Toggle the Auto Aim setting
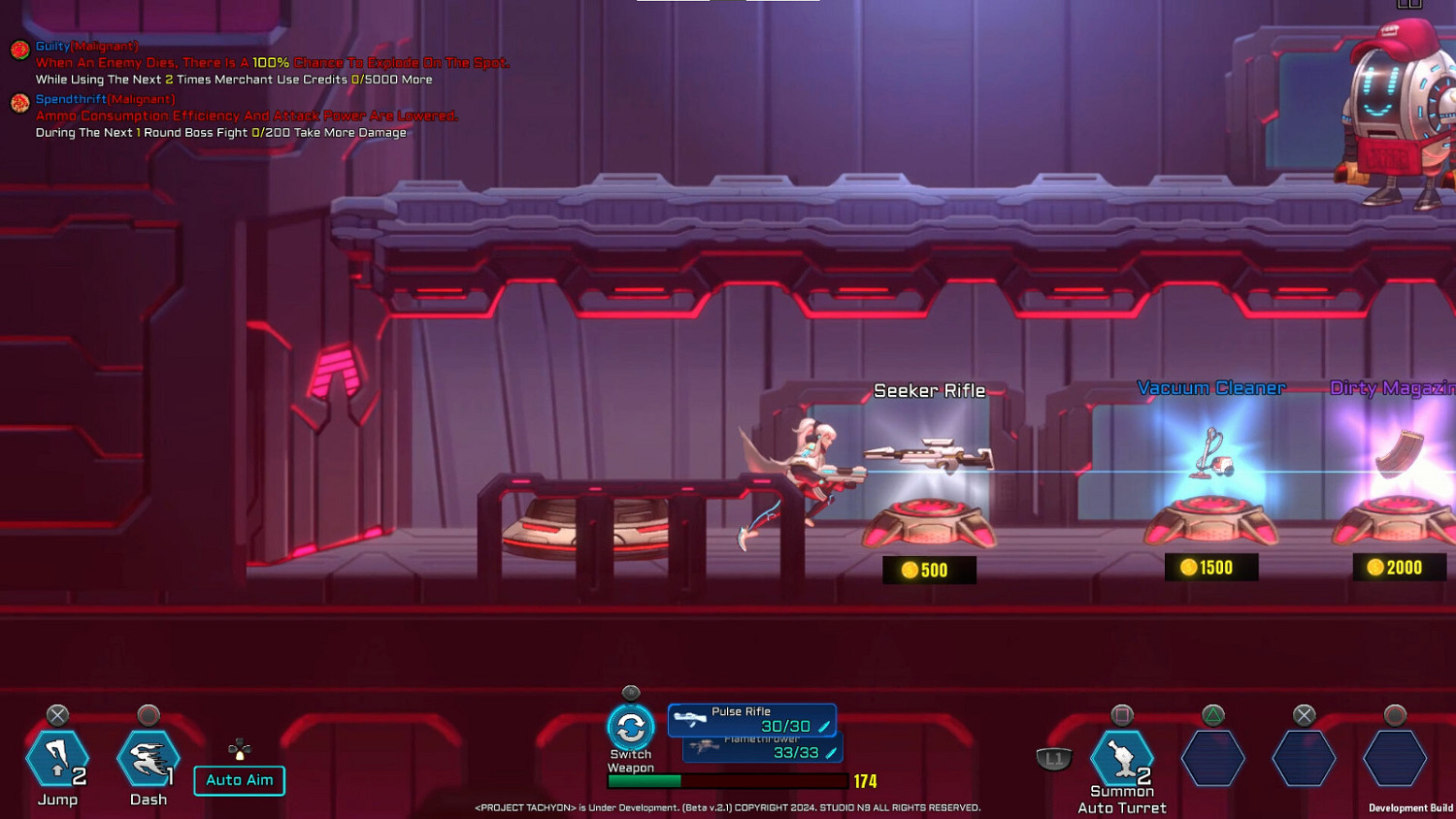The height and width of the screenshot is (819, 1456). pyautogui.click(x=239, y=780)
